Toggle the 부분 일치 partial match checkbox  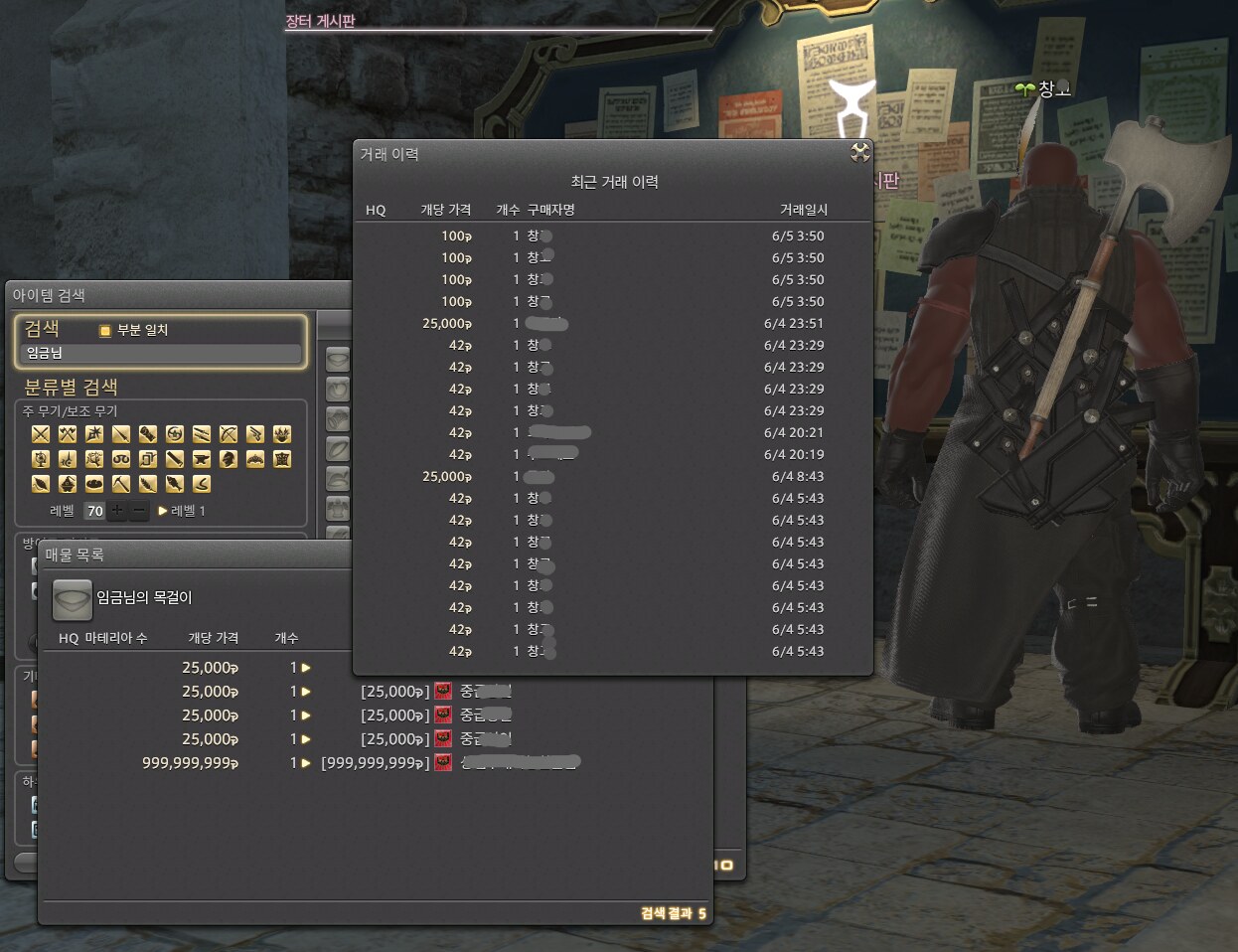pos(105,331)
